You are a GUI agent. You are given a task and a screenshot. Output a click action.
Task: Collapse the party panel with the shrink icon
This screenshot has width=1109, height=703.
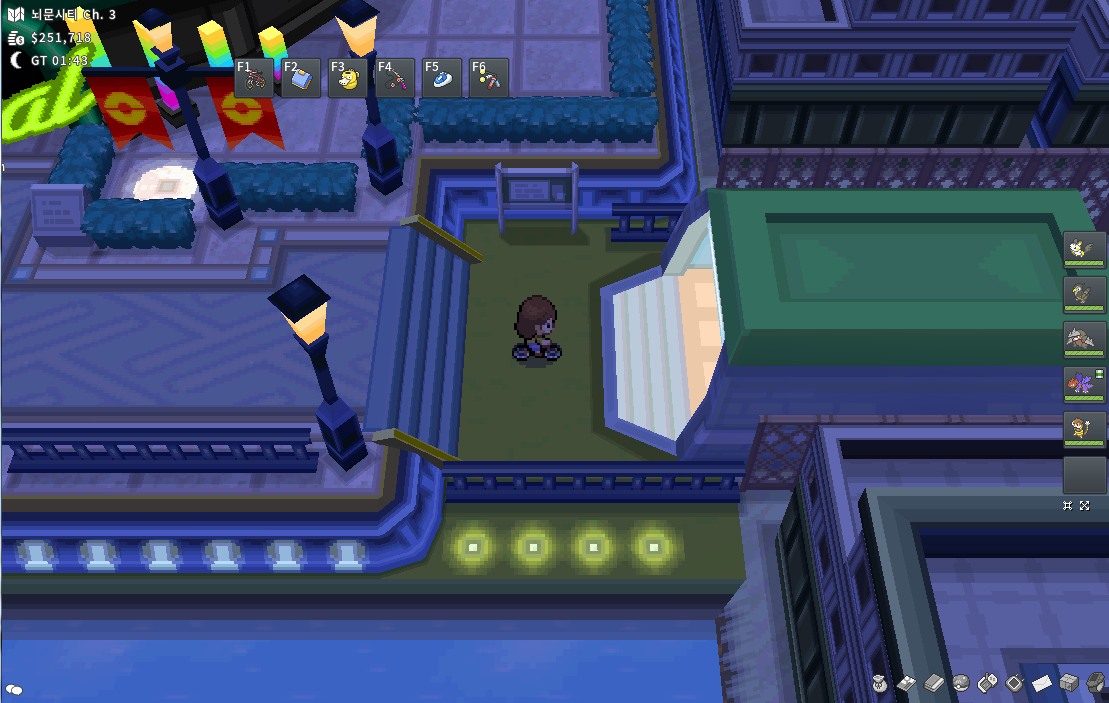tap(1068, 506)
